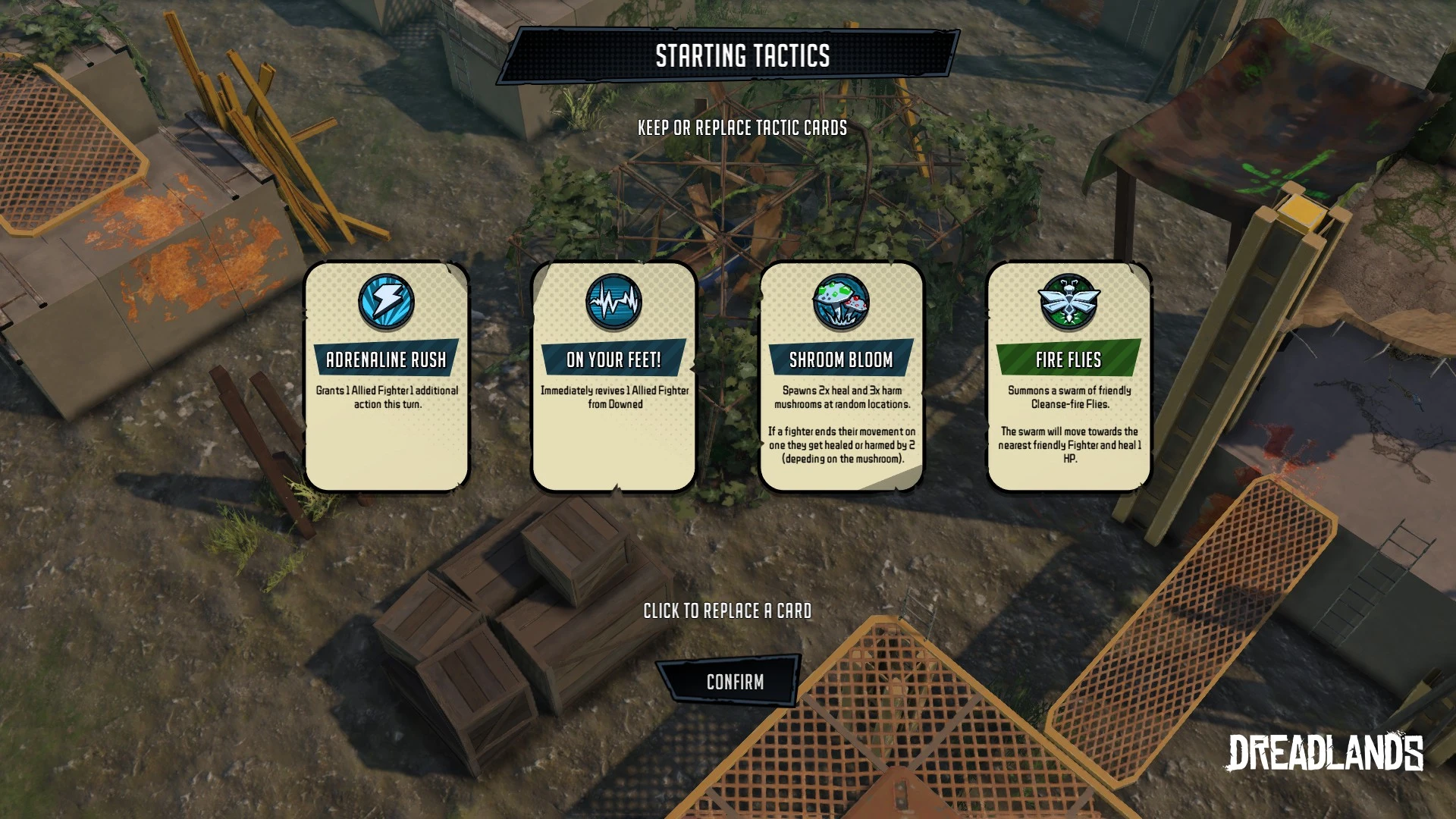
Task: Confirm the starting tactics selection
Action: coord(734,682)
